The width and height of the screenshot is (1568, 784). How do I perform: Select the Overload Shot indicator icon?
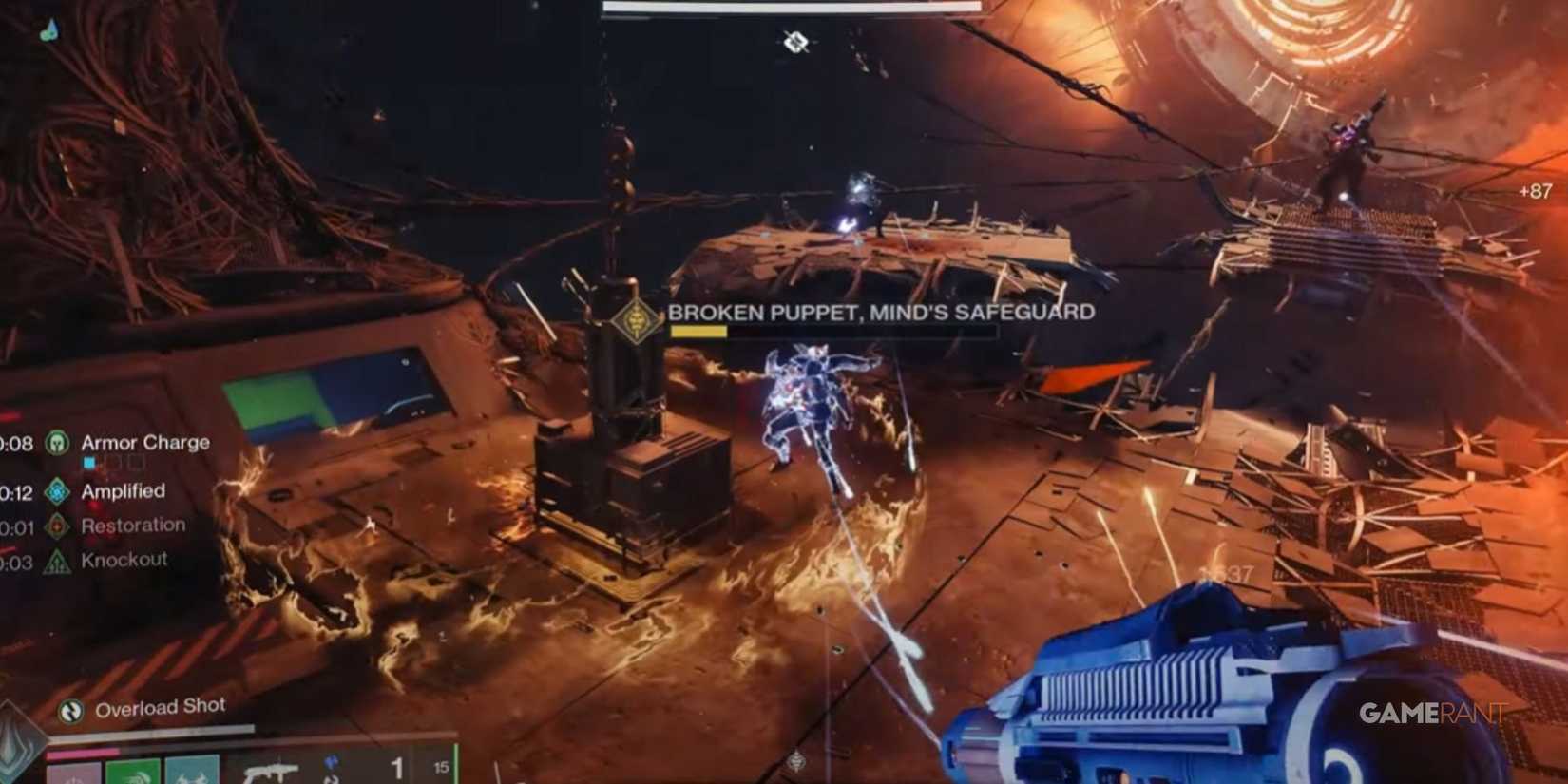[69, 709]
